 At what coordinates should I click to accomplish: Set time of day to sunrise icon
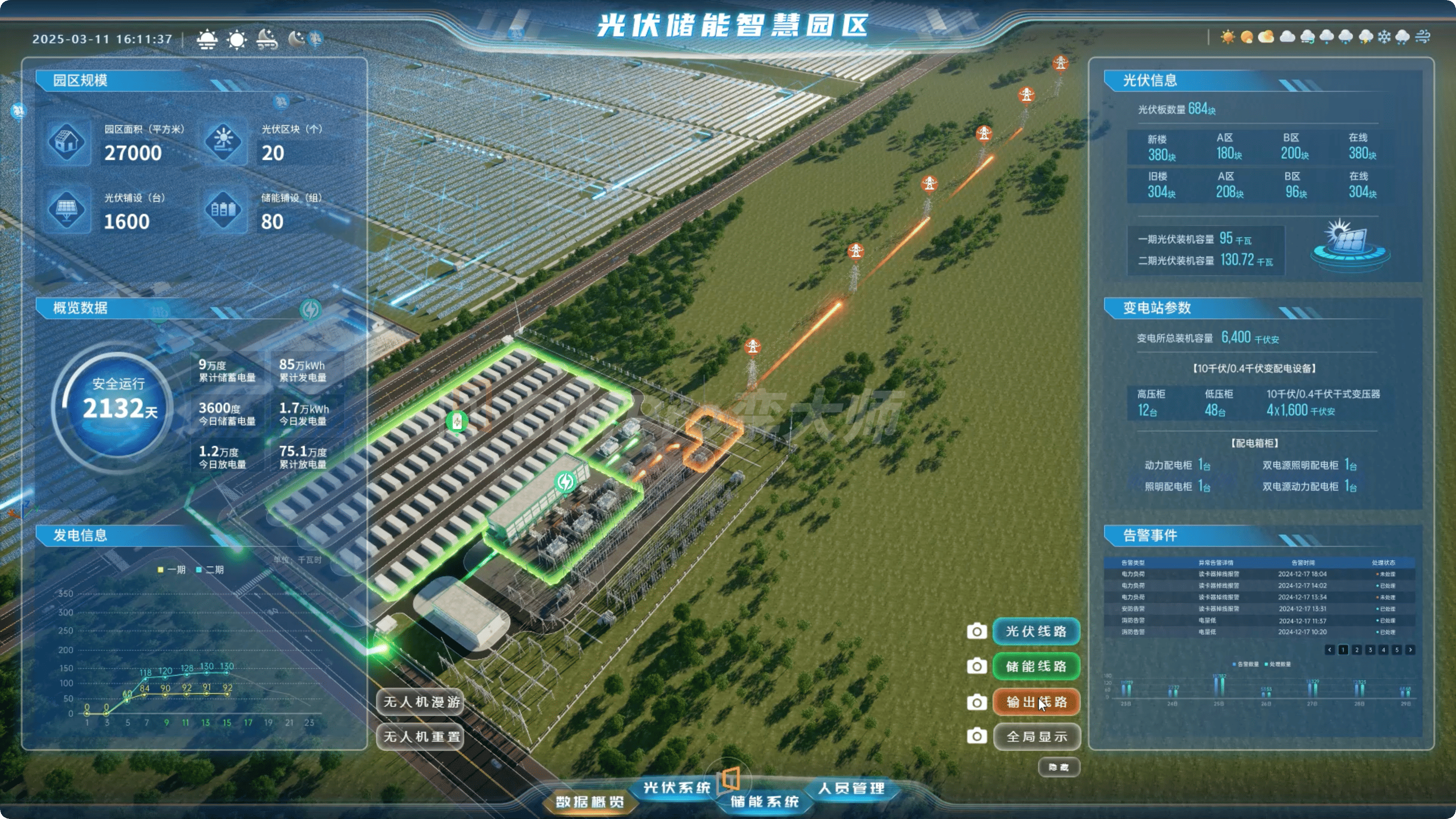(207, 39)
